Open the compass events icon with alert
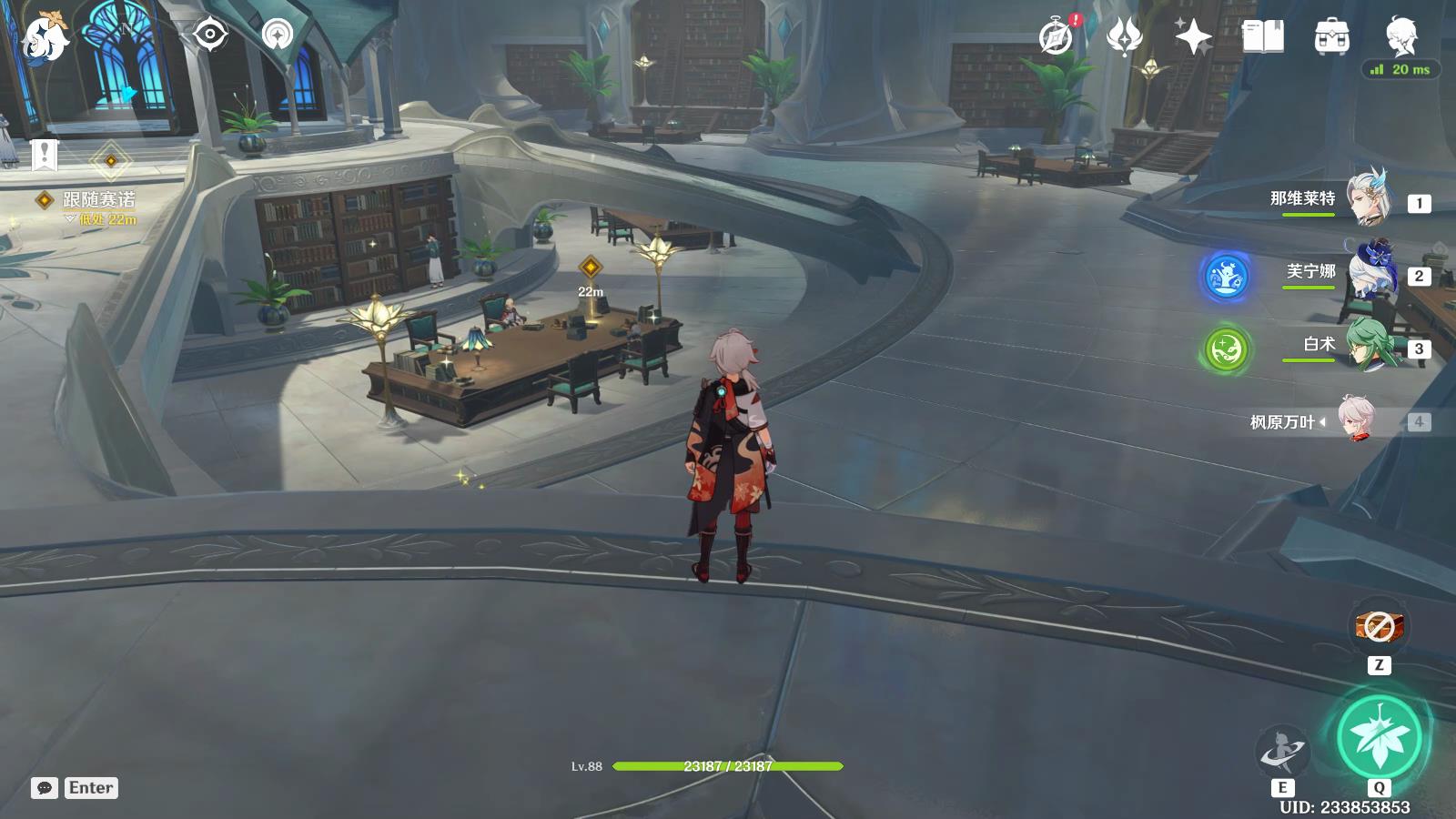Screen dimensions: 1456x819 point(1057,37)
